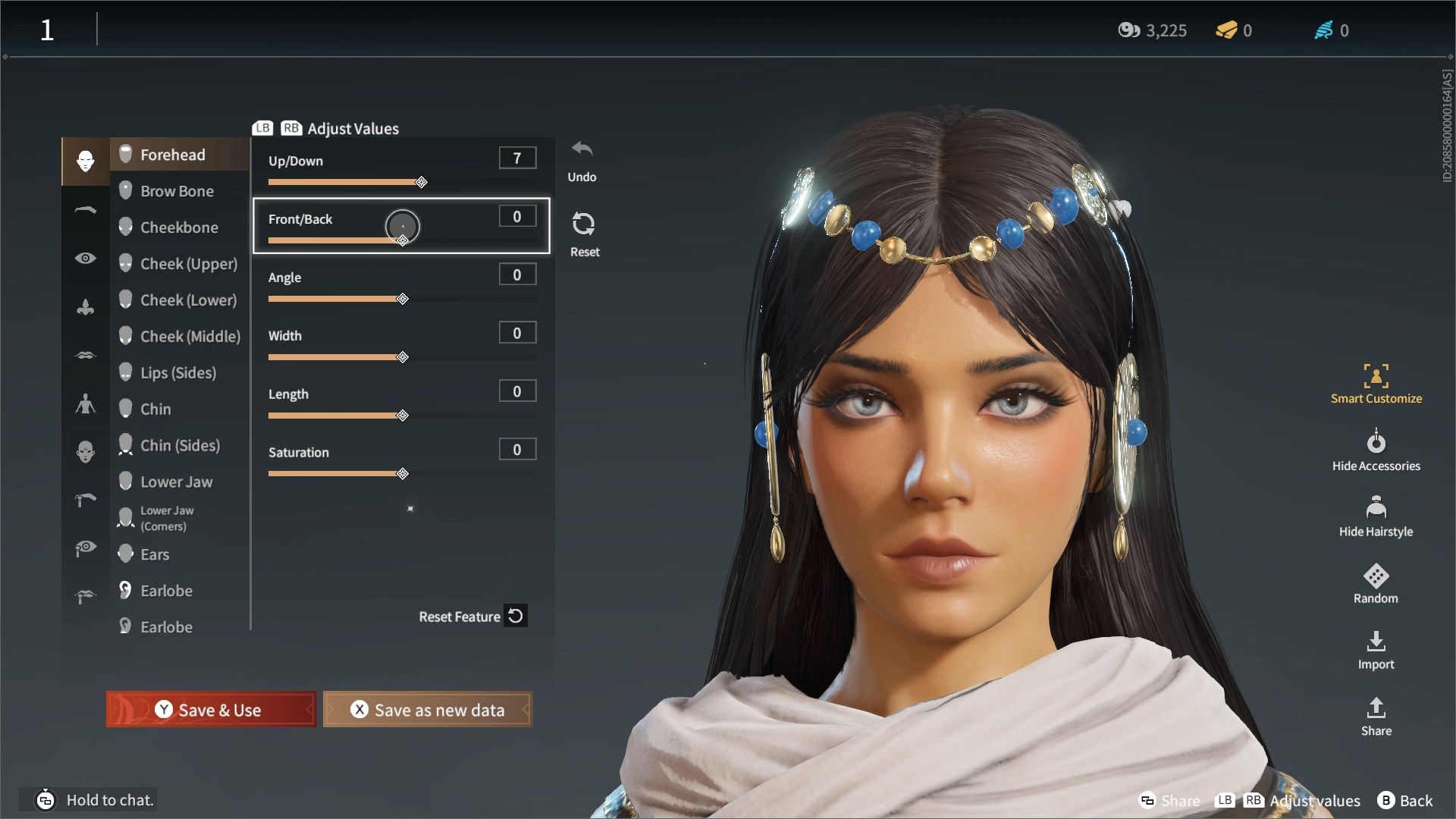The width and height of the screenshot is (1456, 819).
Task: Open the Cheekbone adjustment options
Action: [x=177, y=227]
